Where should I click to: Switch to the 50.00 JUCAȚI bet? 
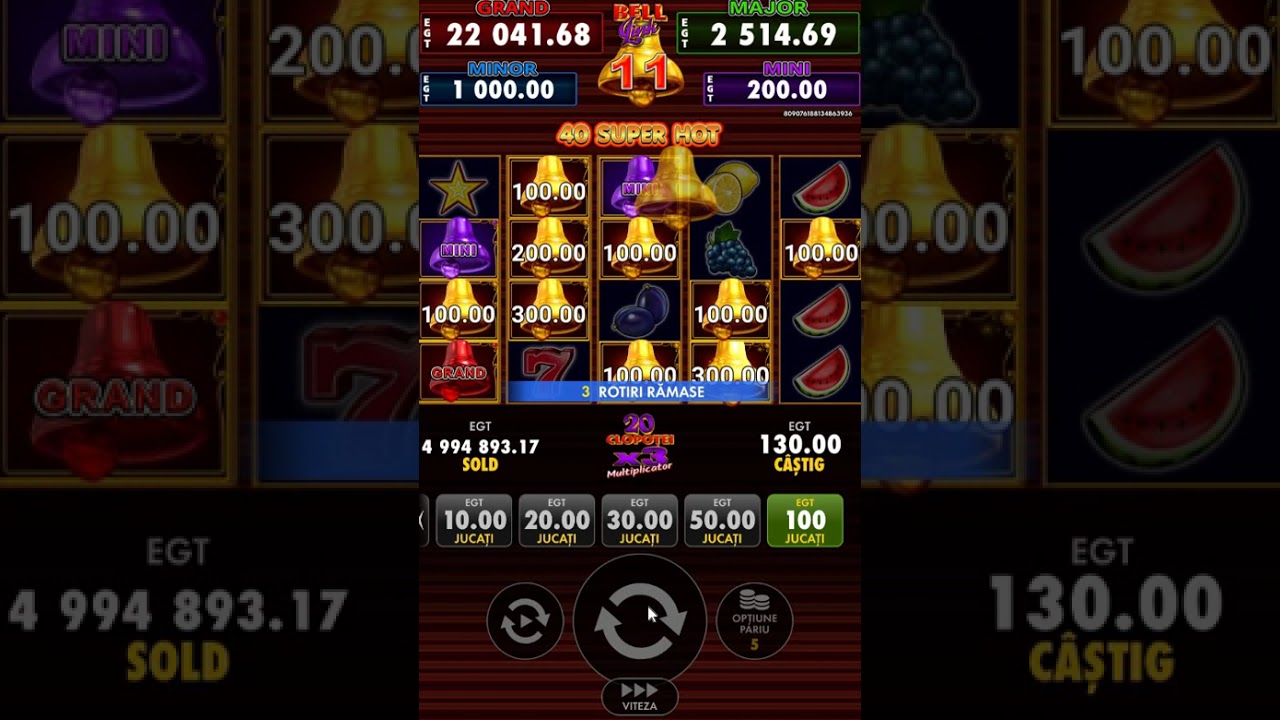[722, 518]
